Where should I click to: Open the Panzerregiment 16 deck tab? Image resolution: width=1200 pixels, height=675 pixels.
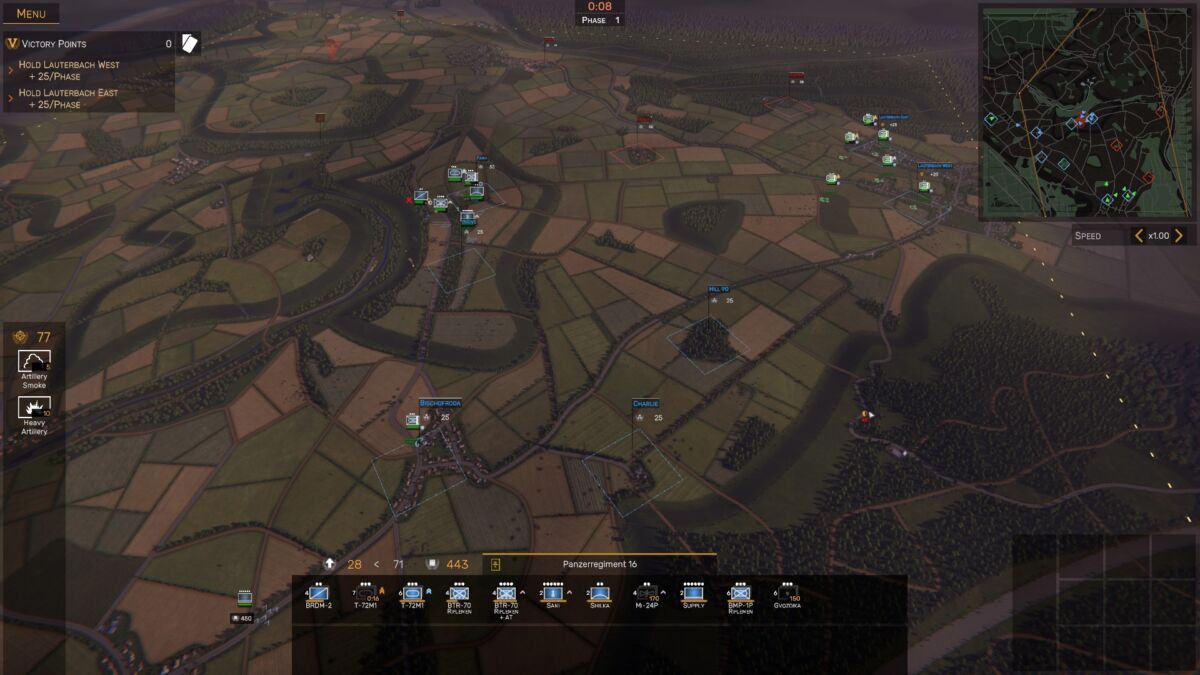[599, 564]
